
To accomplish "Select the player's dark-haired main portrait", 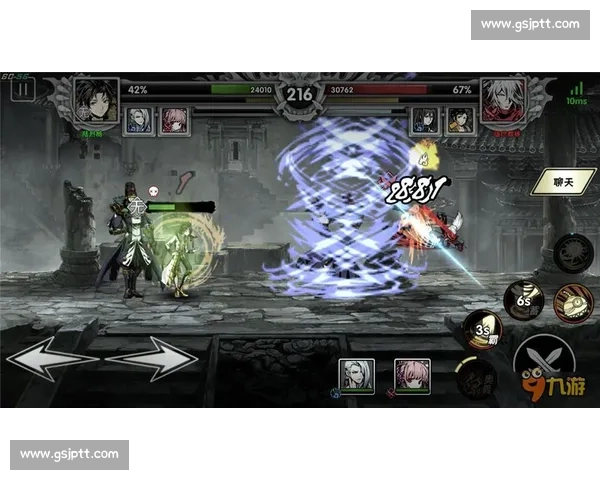I will coord(96,100).
